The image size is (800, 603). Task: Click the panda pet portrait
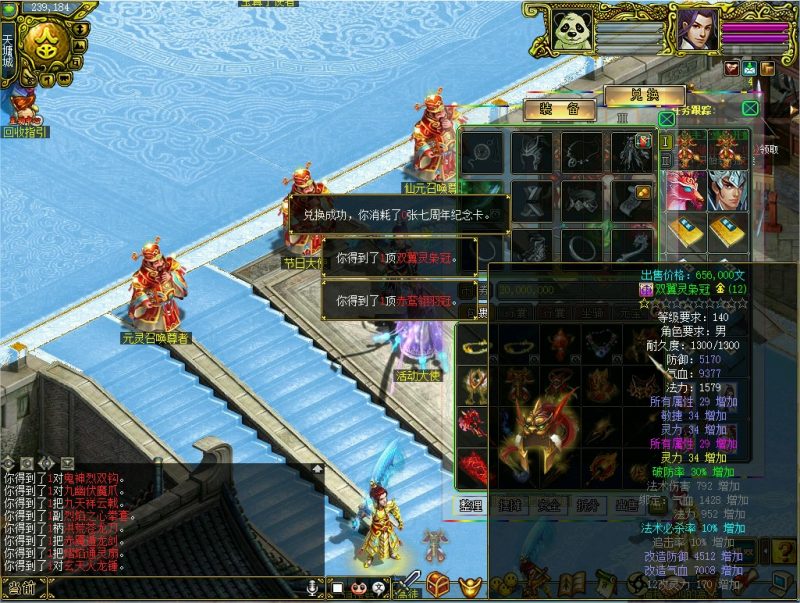572,29
